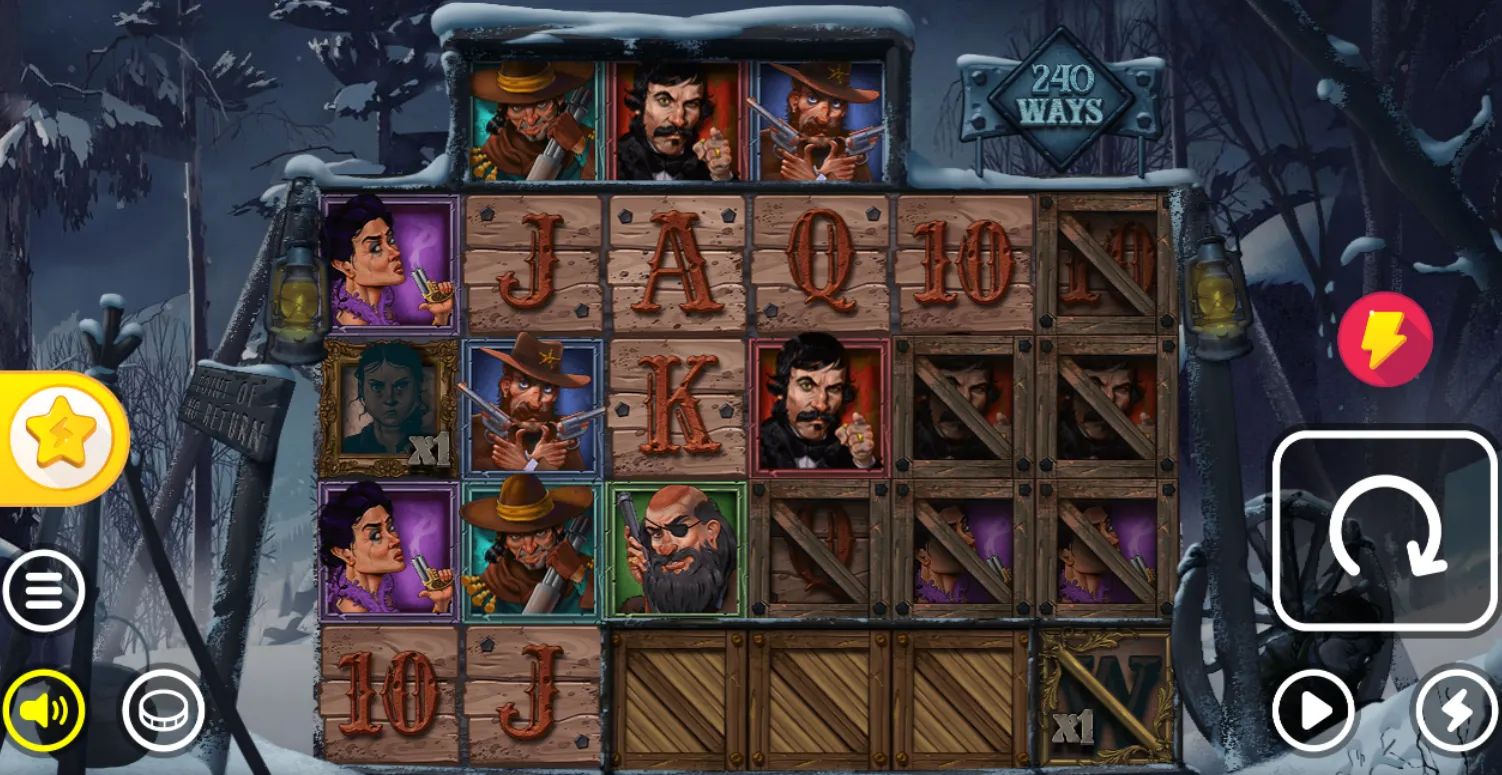
Task: Spin the reels with the circular arrow button
Action: (x=1385, y=531)
